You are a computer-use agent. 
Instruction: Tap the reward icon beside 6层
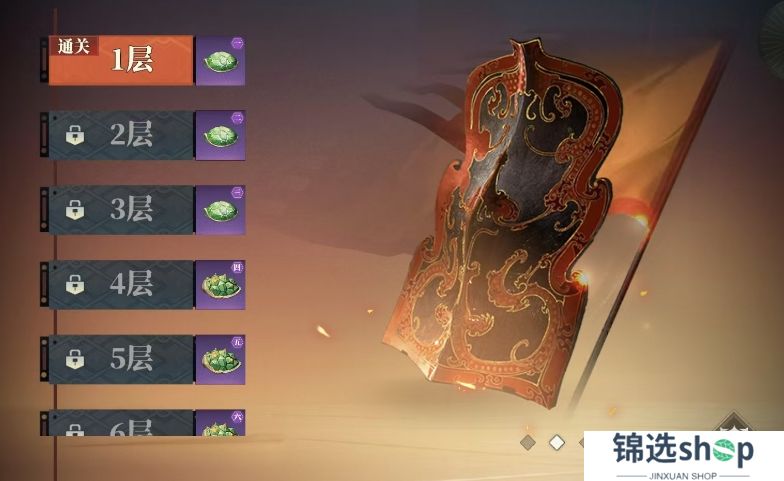point(220,425)
